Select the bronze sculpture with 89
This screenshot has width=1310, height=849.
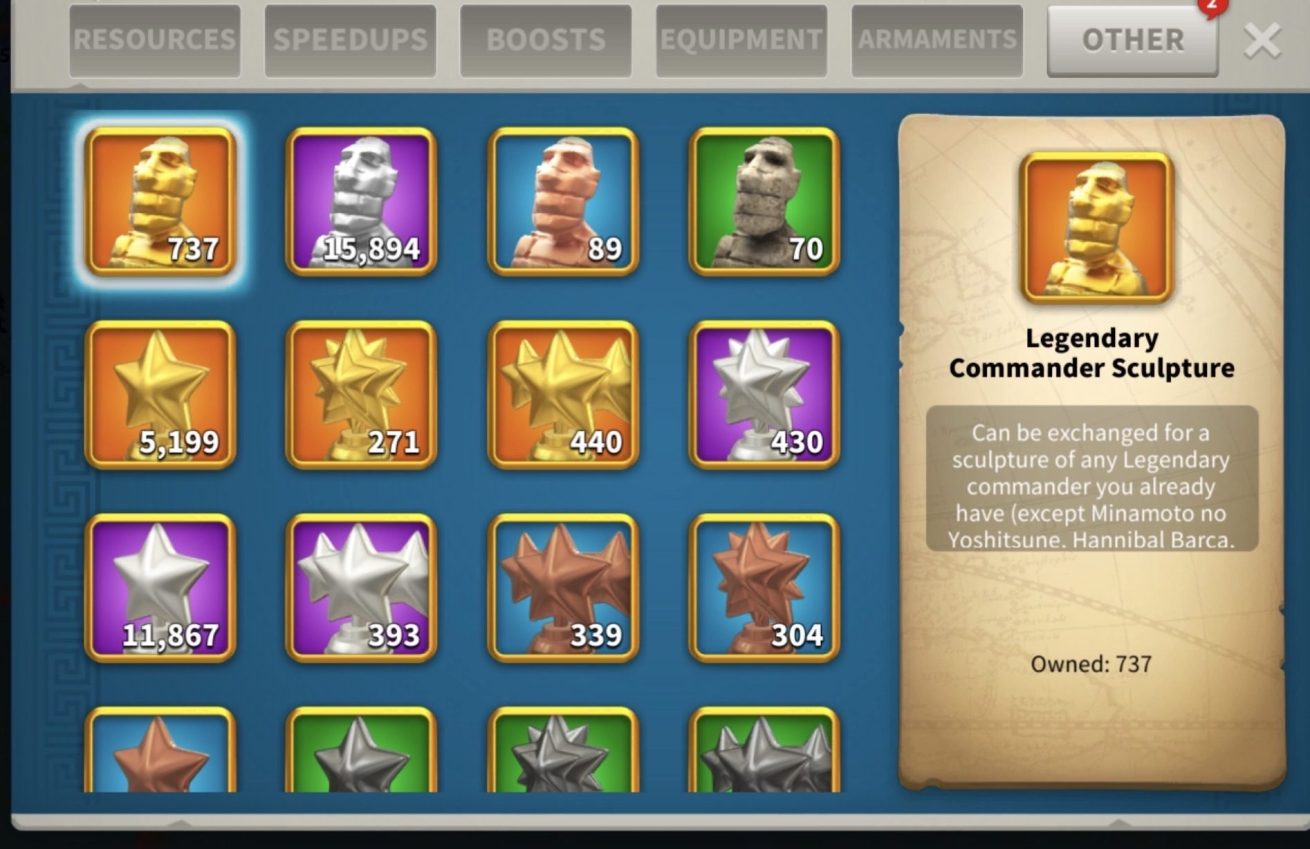[x=563, y=201]
